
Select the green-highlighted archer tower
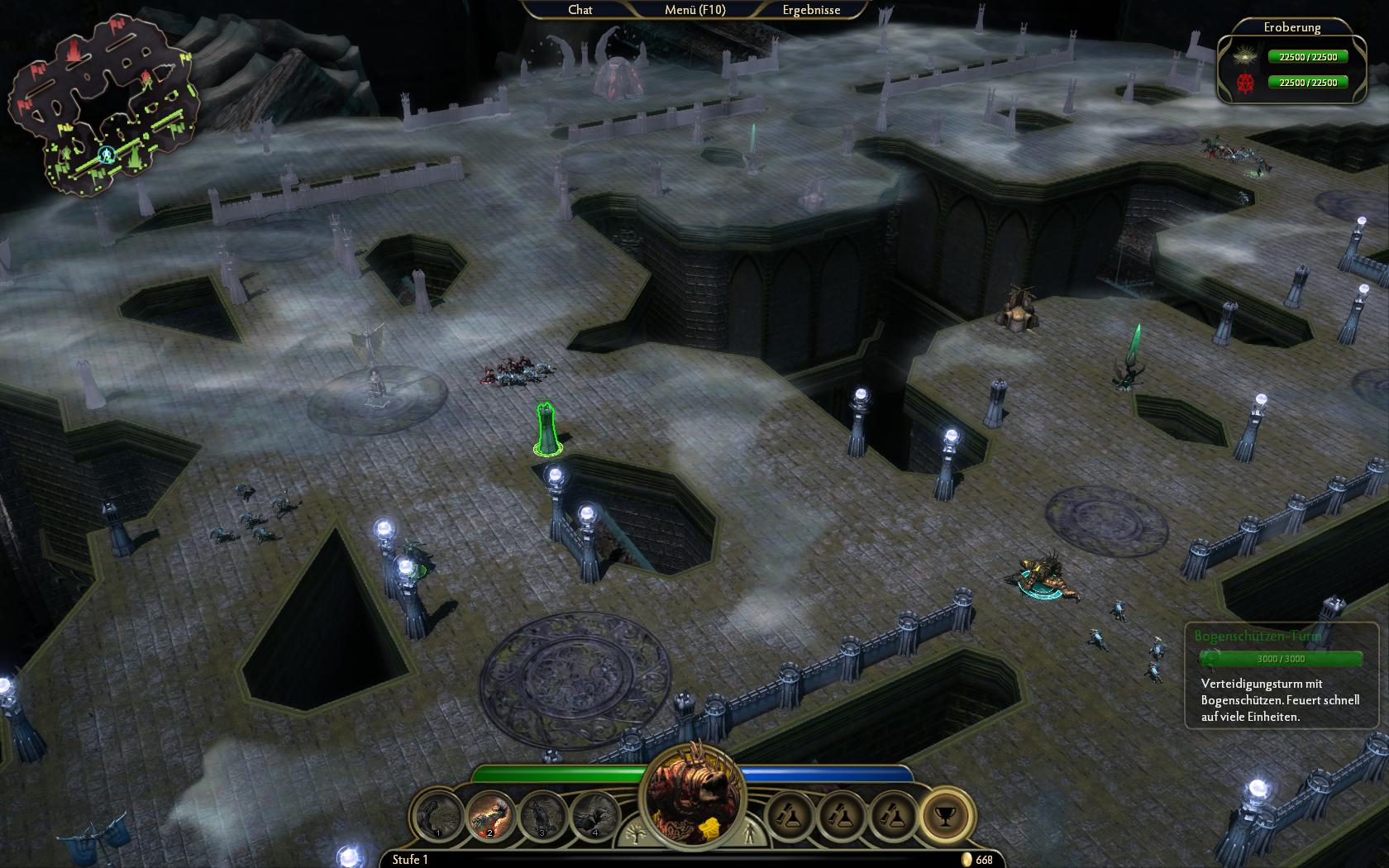(x=547, y=428)
